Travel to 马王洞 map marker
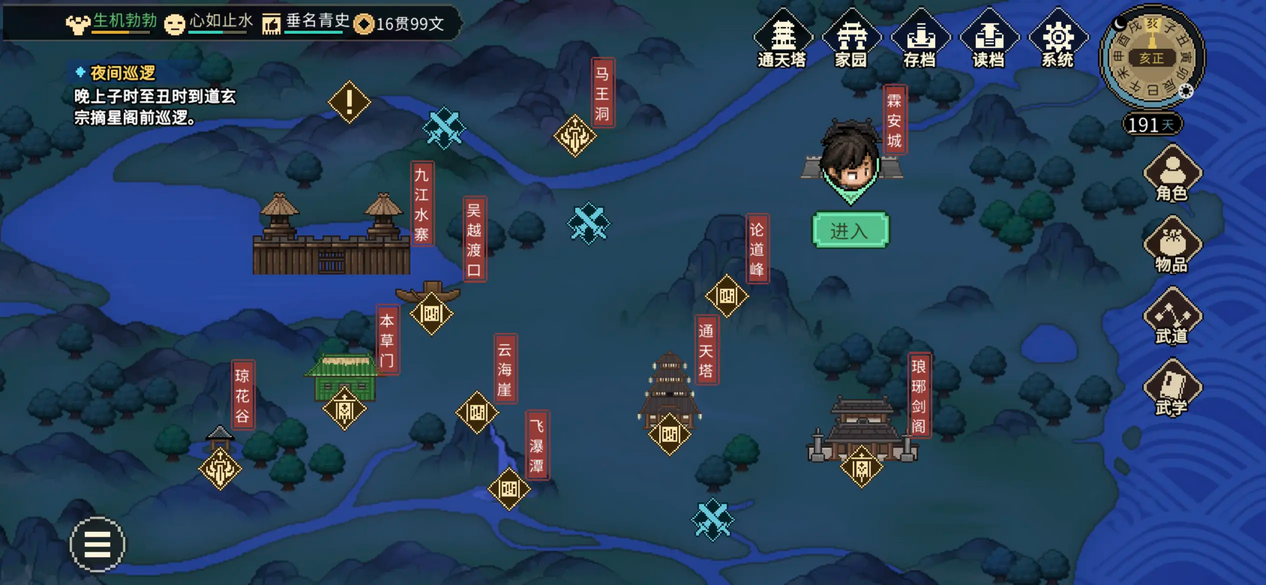 coord(575,135)
